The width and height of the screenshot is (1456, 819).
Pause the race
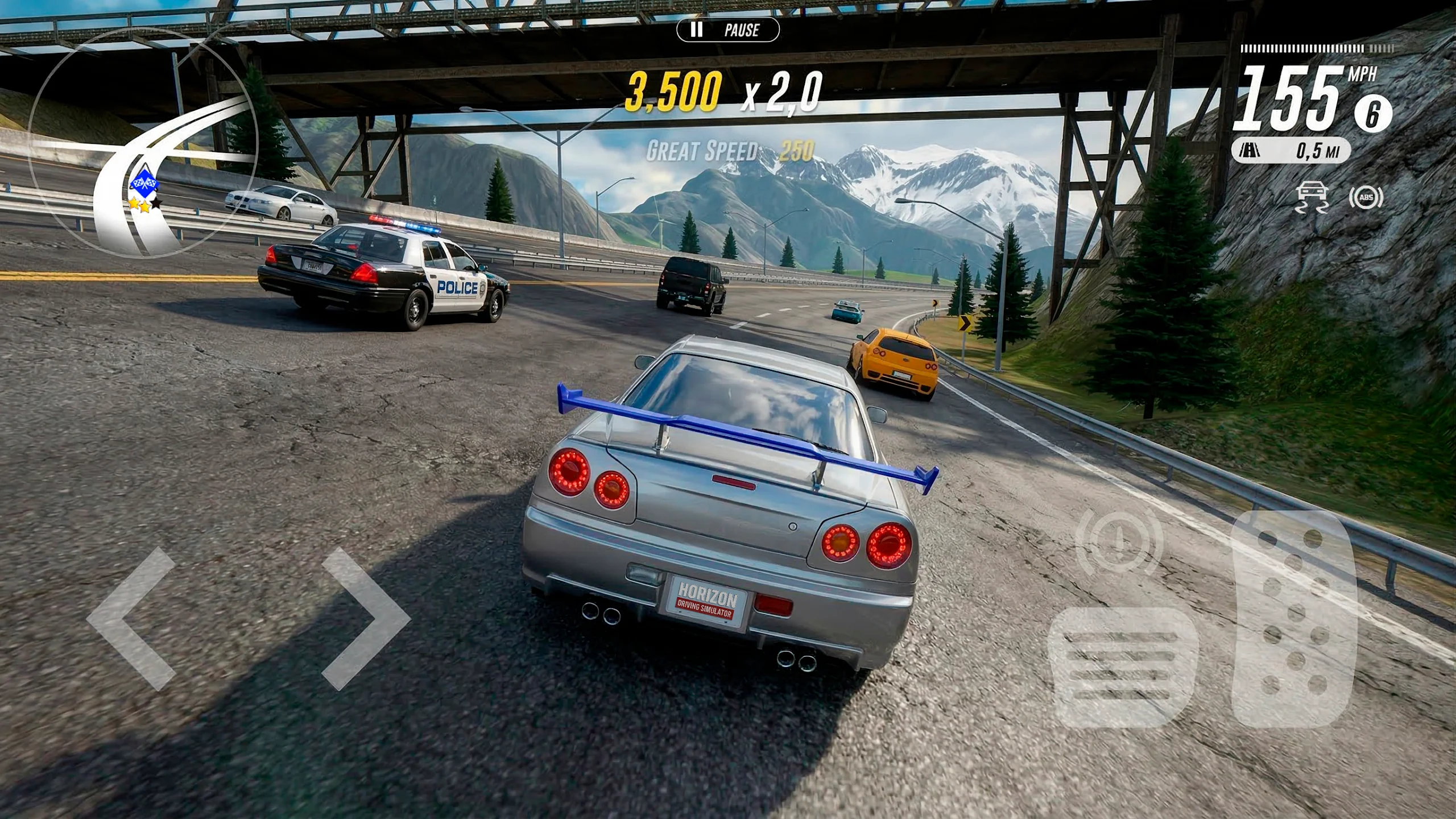(727, 30)
